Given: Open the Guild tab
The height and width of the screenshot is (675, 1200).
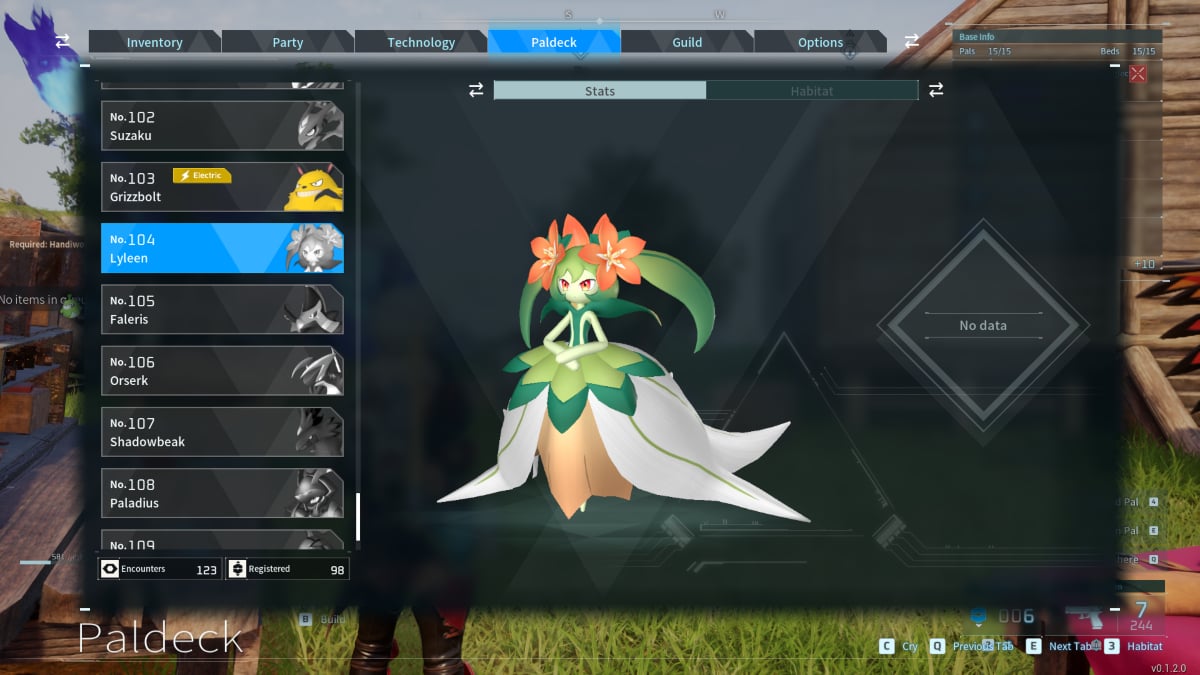Looking at the screenshot, I should pyautogui.click(x=687, y=42).
